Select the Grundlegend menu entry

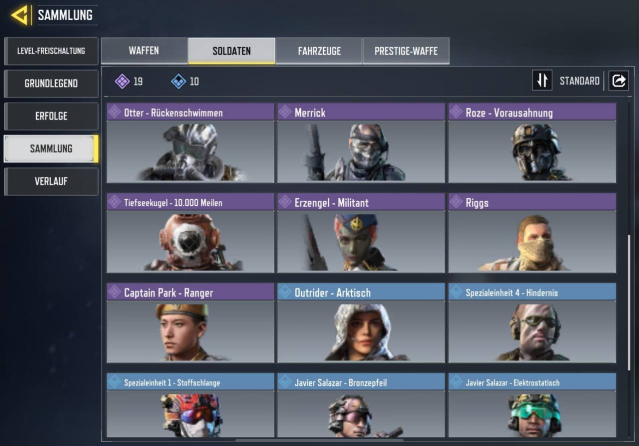50,83
